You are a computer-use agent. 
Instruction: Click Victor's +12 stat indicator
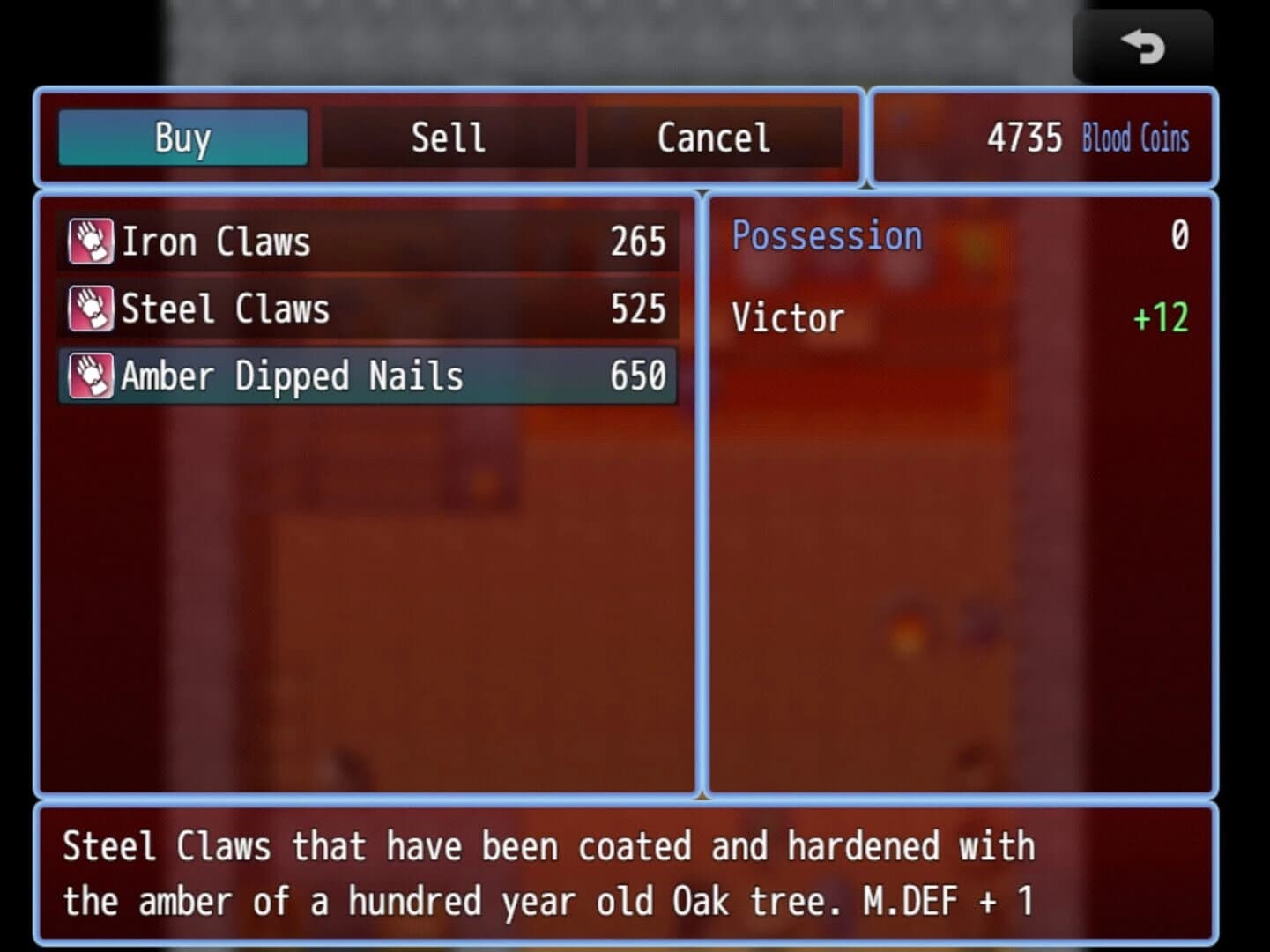pos(1158,319)
